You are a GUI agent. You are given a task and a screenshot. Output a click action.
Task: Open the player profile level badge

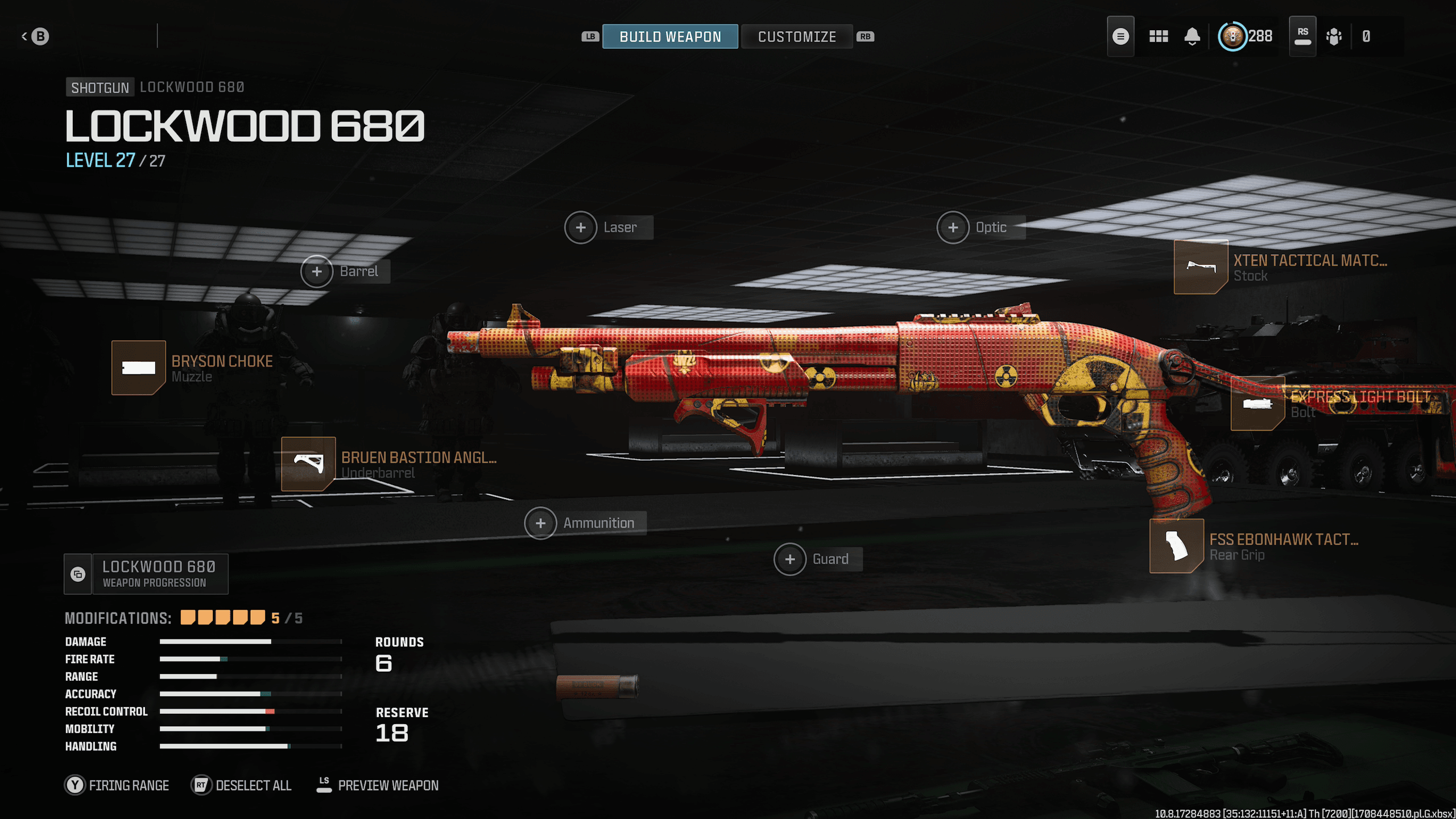tap(1232, 37)
